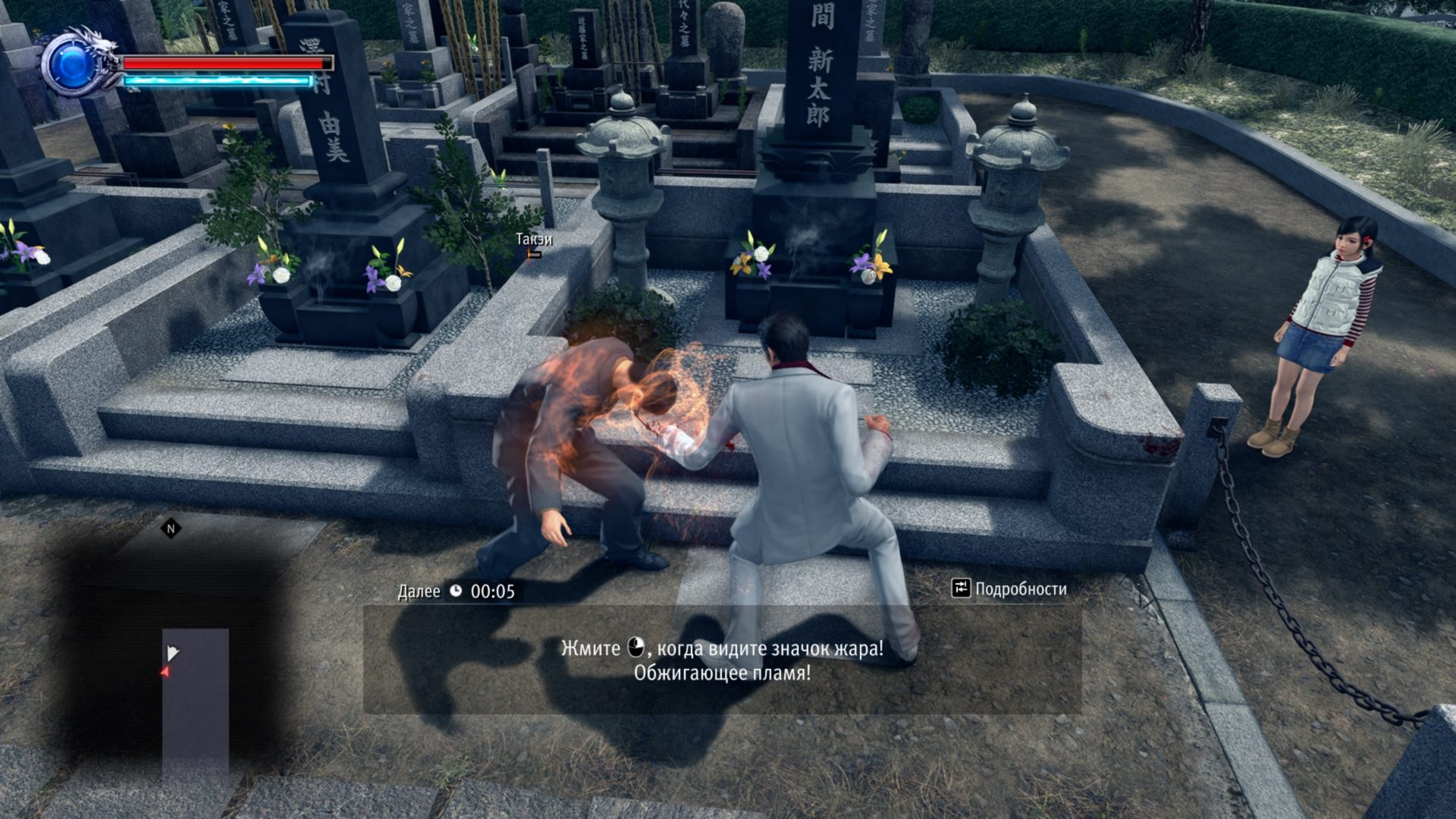This screenshot has height=819, width=1456.
Task: Open the Подробности details prompt
Action: tap(1009, 588)
